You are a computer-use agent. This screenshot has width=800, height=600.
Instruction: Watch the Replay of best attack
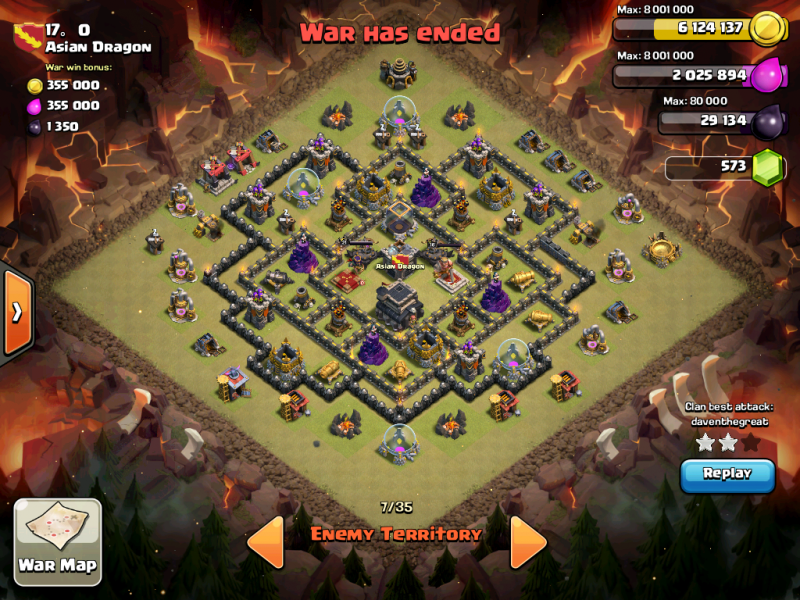coord(727,474)
